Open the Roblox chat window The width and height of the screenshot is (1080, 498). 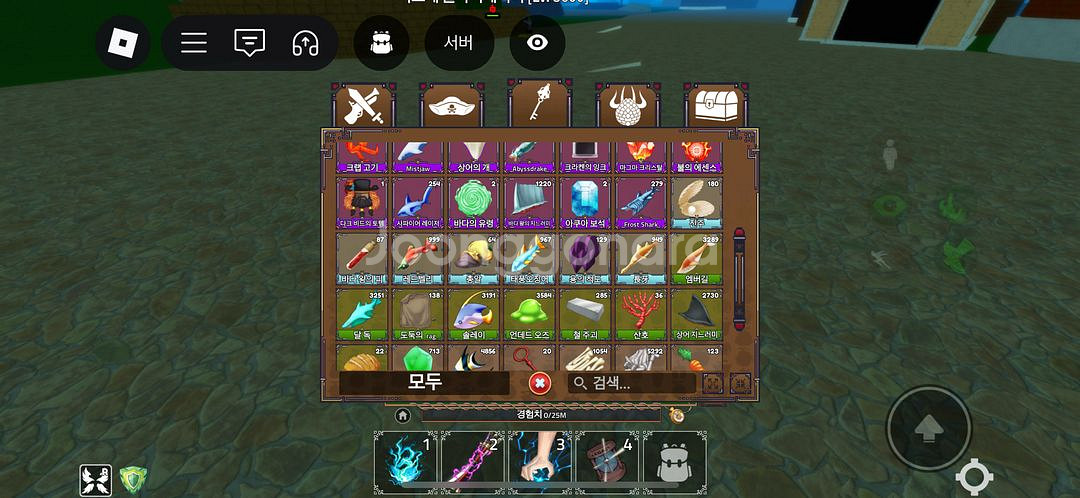click(249, 43)
